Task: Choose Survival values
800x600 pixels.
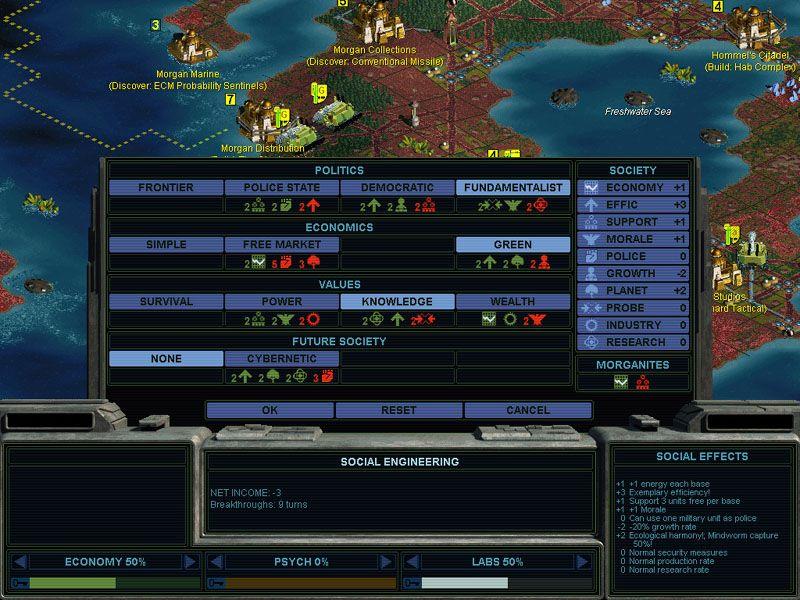Action: pyautogui.click(x=166, y=302)
